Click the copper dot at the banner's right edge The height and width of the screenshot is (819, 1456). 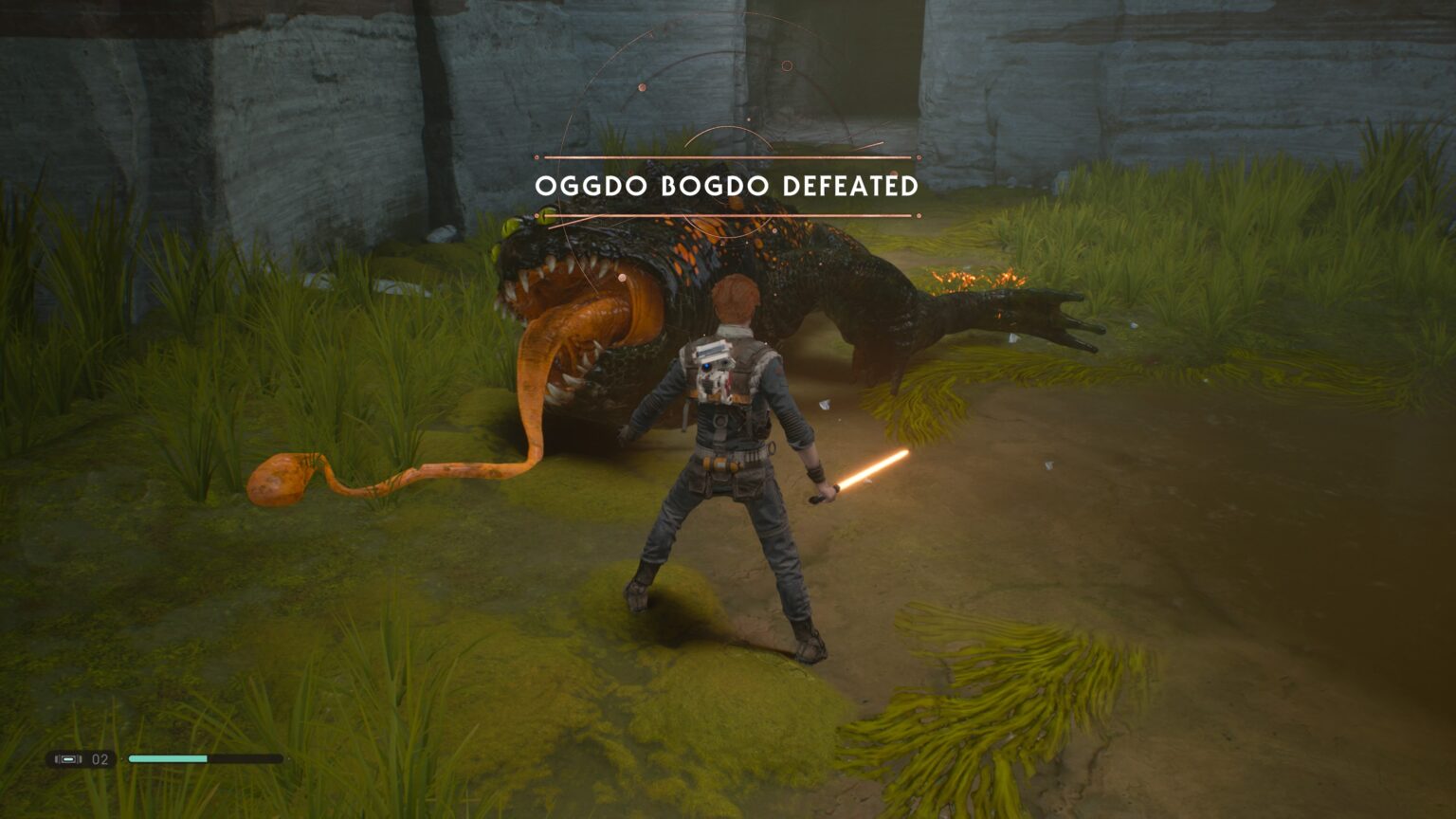click(x=918, y=156)
